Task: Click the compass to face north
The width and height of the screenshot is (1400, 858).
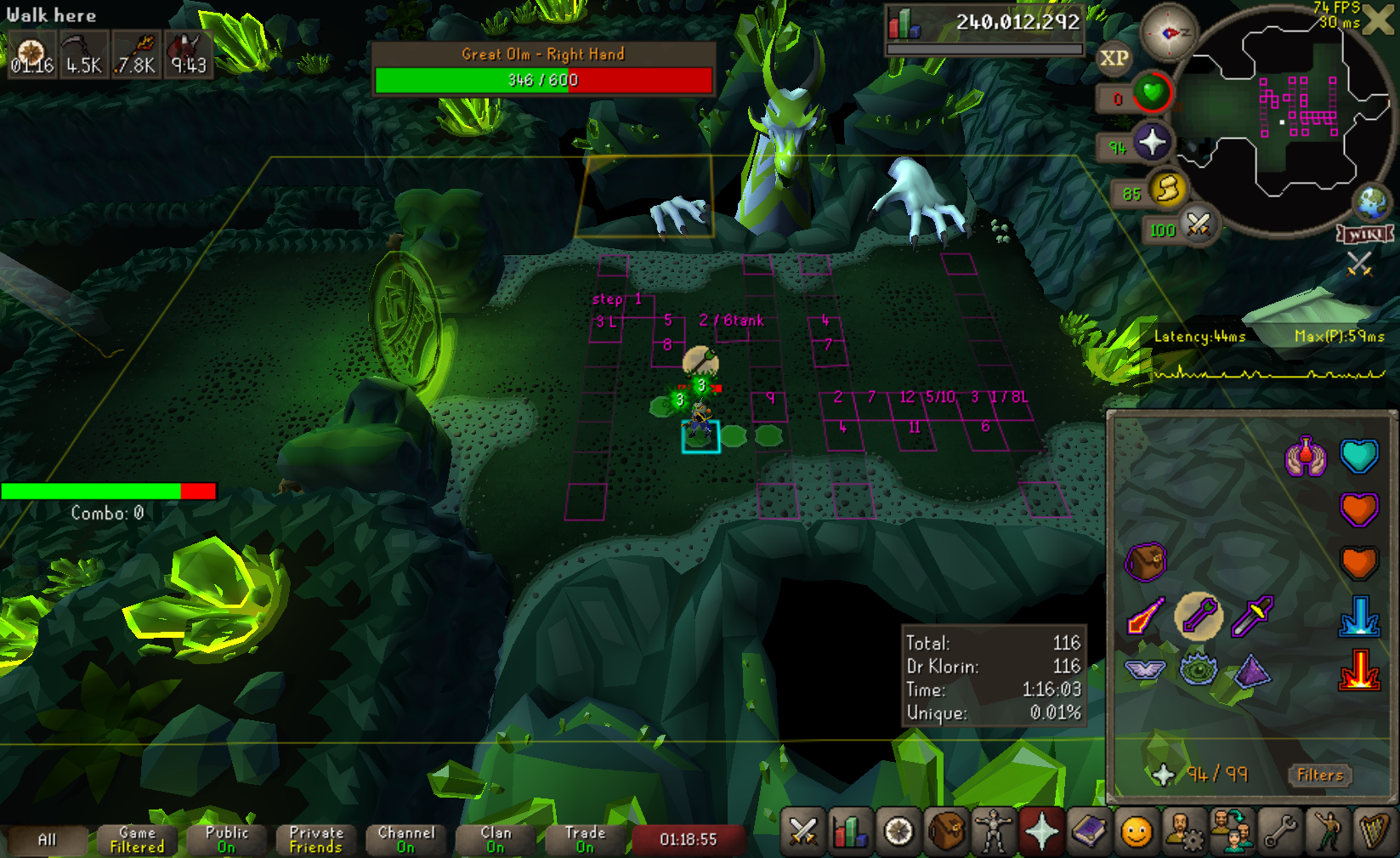Action: pos(1168,32)
